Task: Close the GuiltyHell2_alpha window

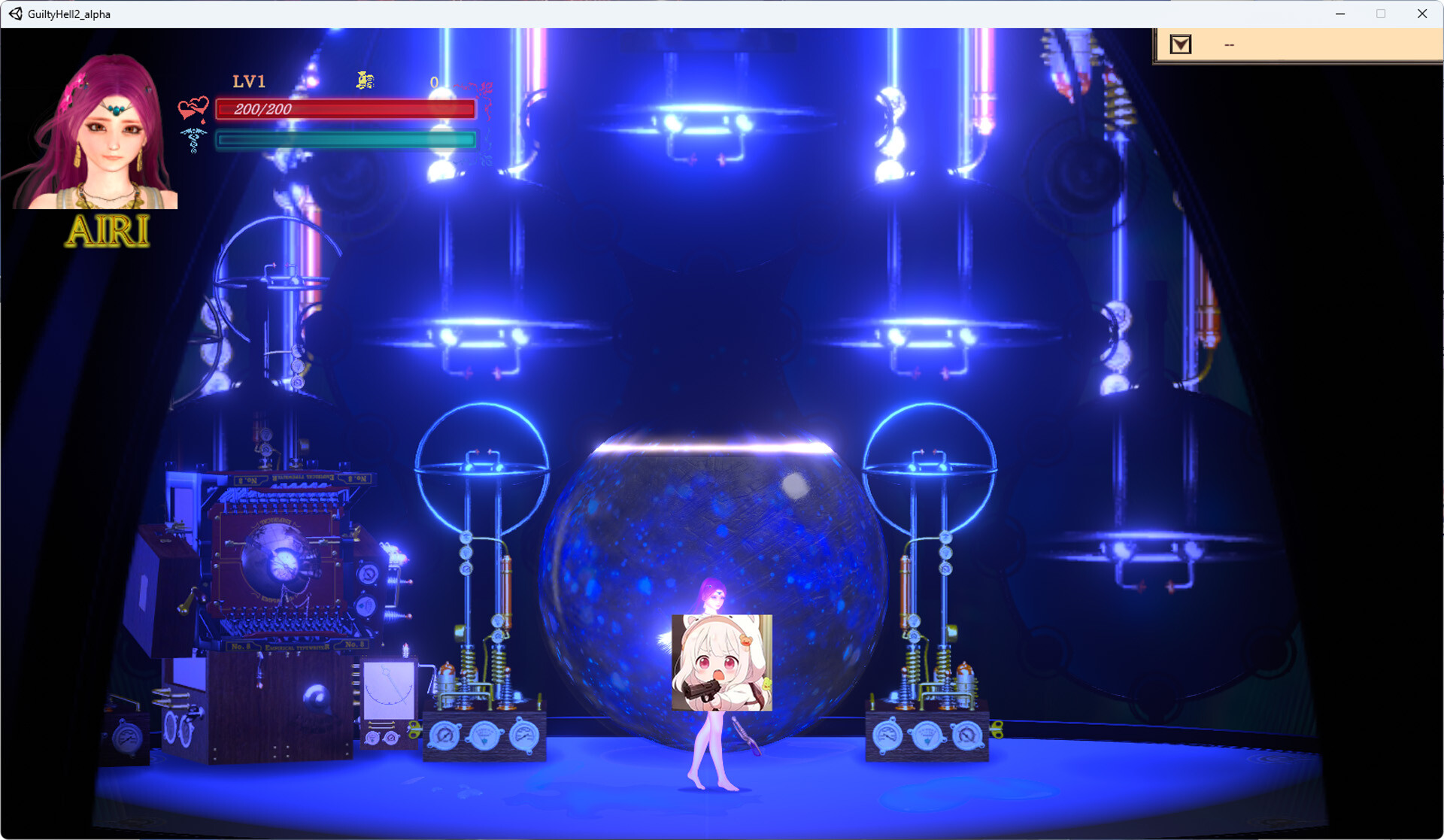Action: tap(1421, 14)
